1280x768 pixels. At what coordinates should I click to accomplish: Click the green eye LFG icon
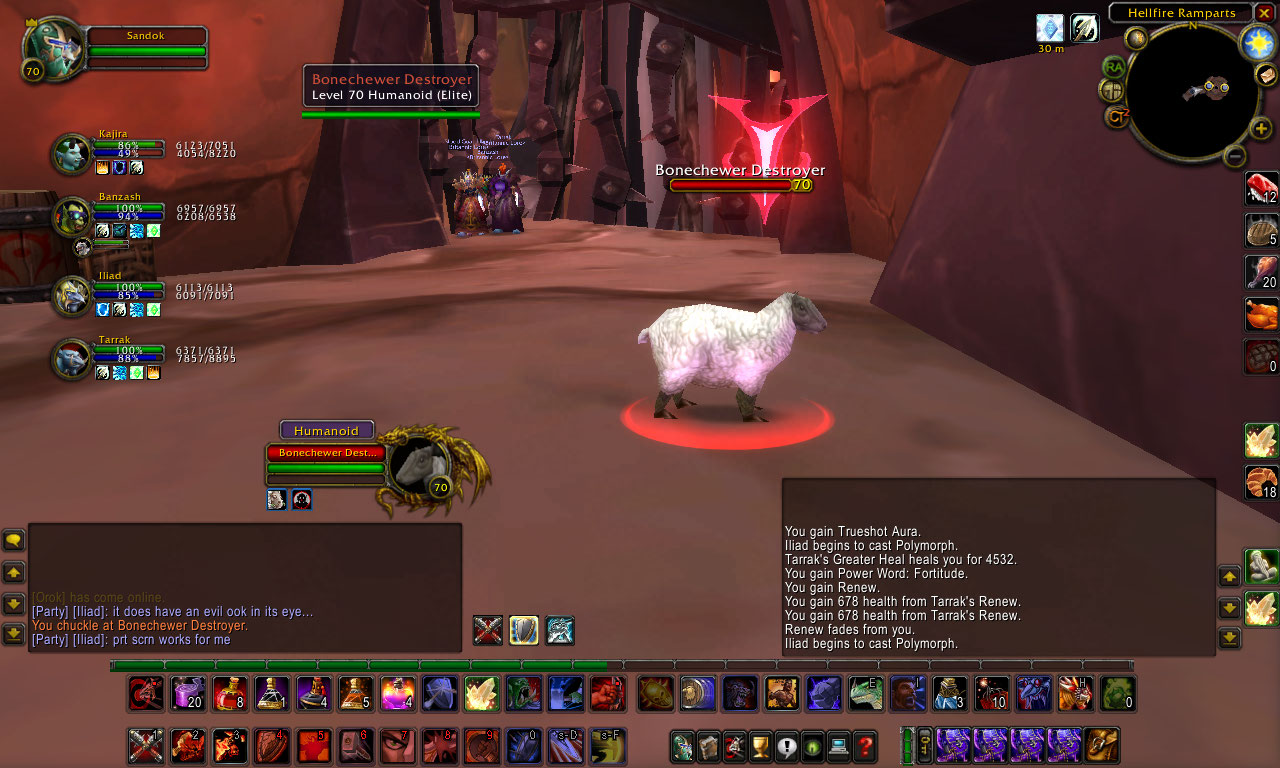(x=811, y=747)
